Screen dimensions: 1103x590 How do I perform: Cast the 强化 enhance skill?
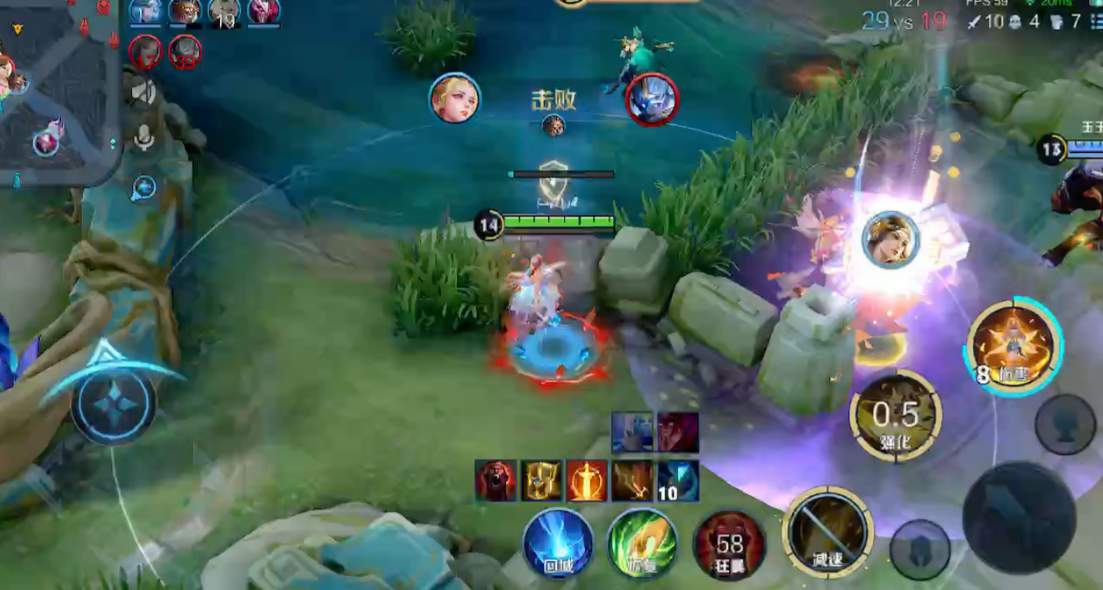[x=895, y=415]
